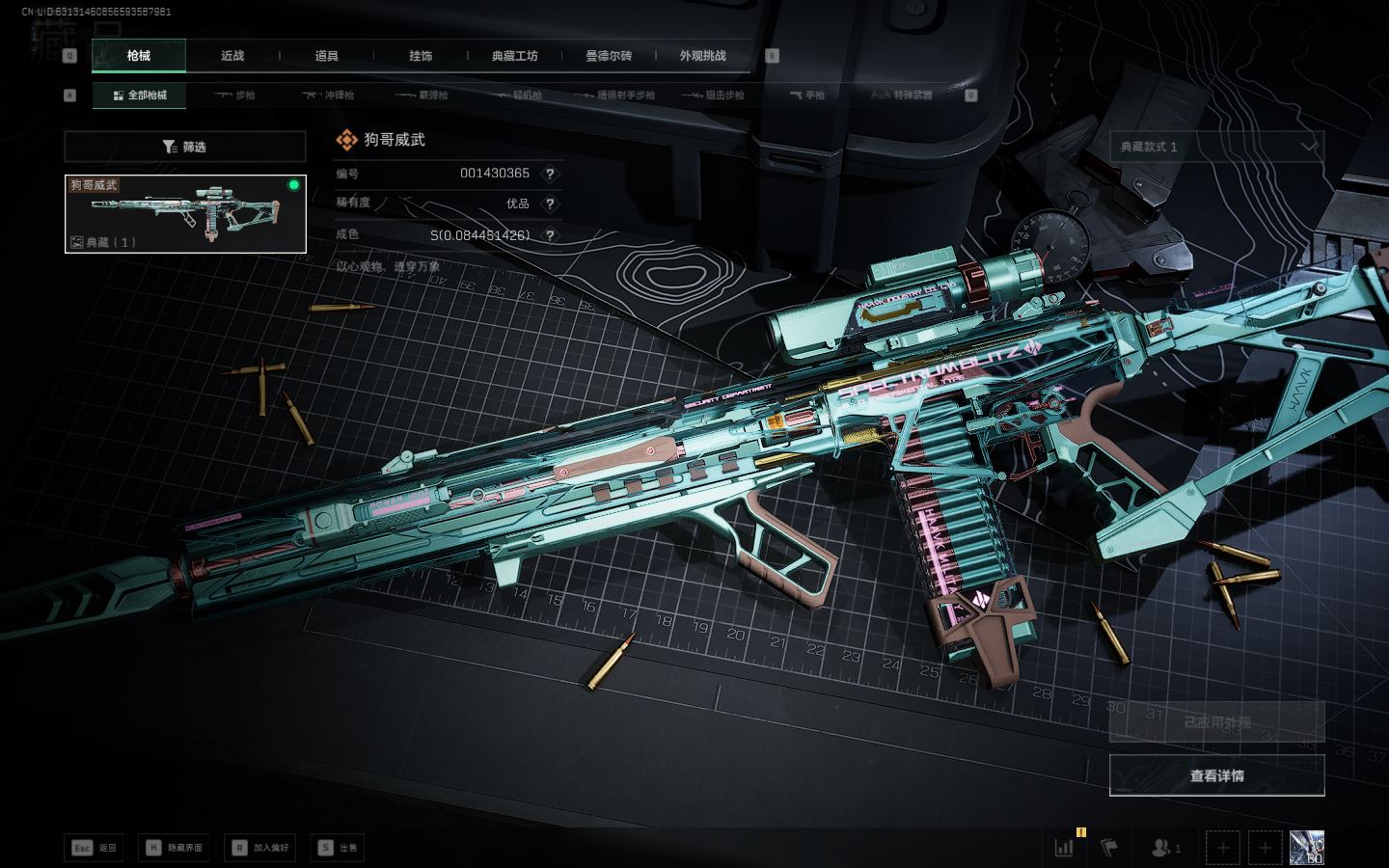Viewport: 1389px width, 868px height.
Task: Select the 狗哥威武 weapon skin thumbnail
Action: pyautogui.click(x=185, y=214)
